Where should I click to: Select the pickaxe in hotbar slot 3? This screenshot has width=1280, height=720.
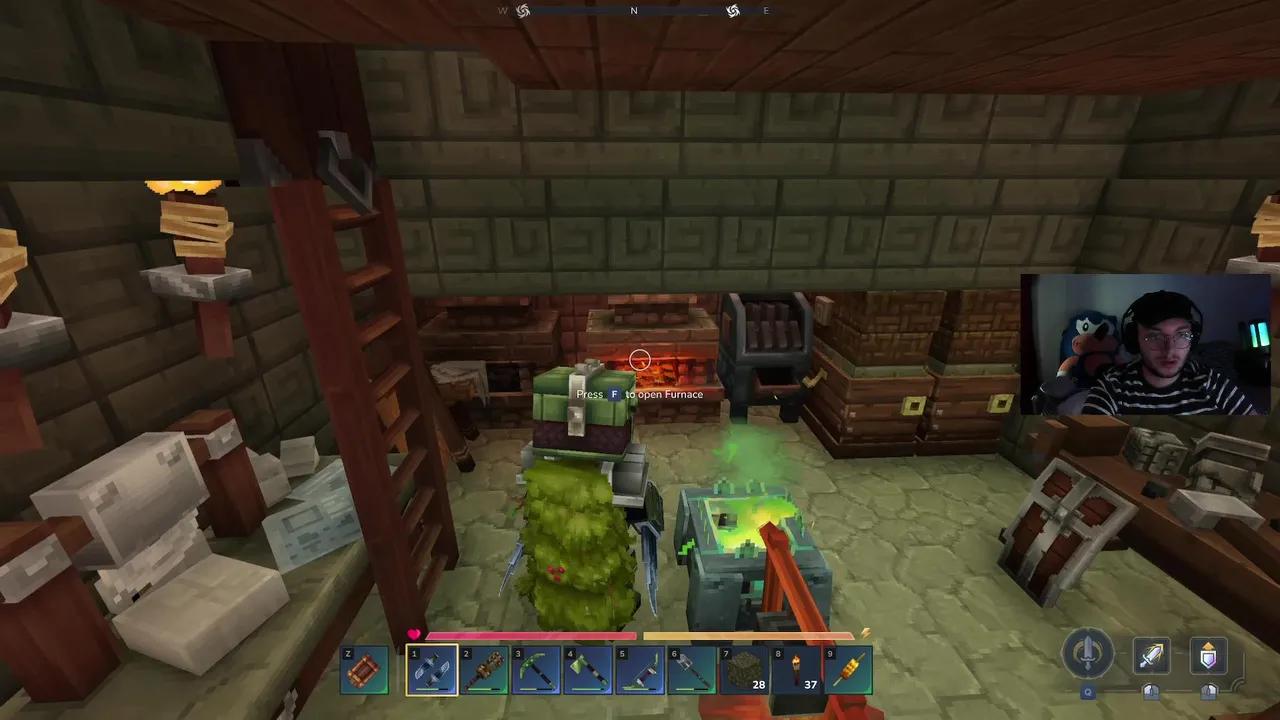tap(535, 668)
